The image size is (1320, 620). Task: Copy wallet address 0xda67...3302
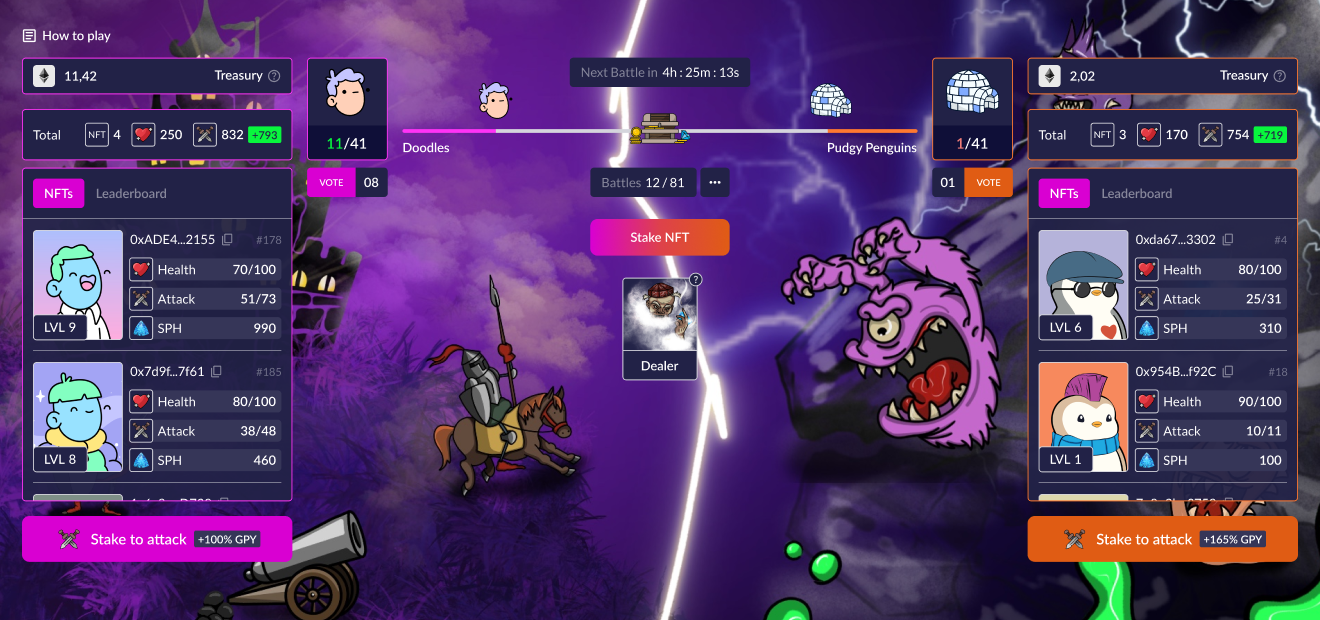[x=1228, y=240]
